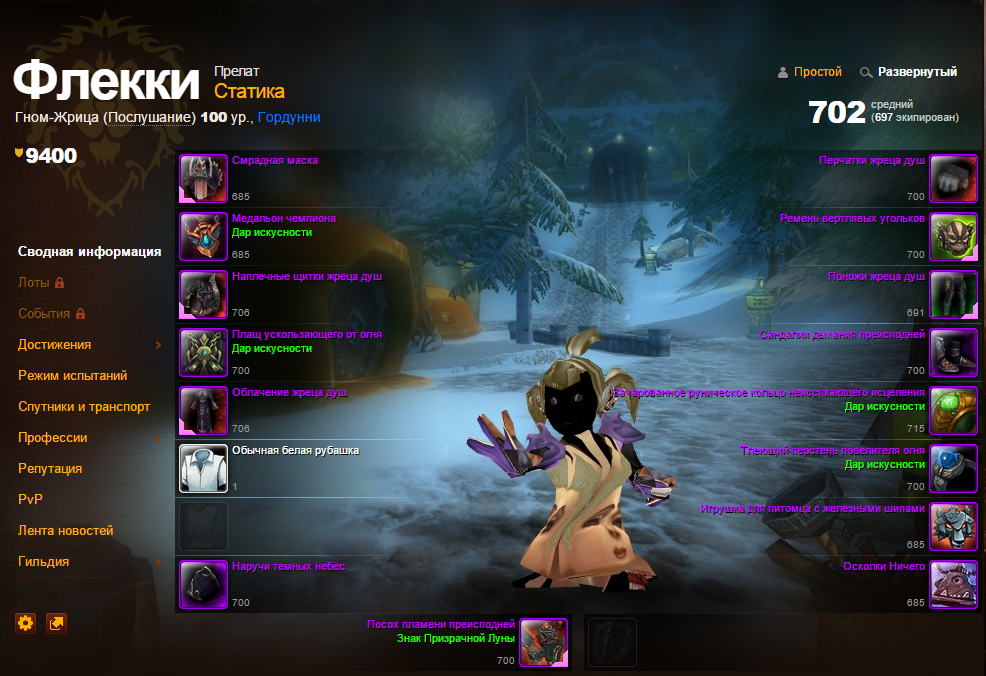The height and width of the screenshot is (676, 986).
Task: Open the Гильдия menu entry
Action: pyautogui.click(x=44, y=562)
